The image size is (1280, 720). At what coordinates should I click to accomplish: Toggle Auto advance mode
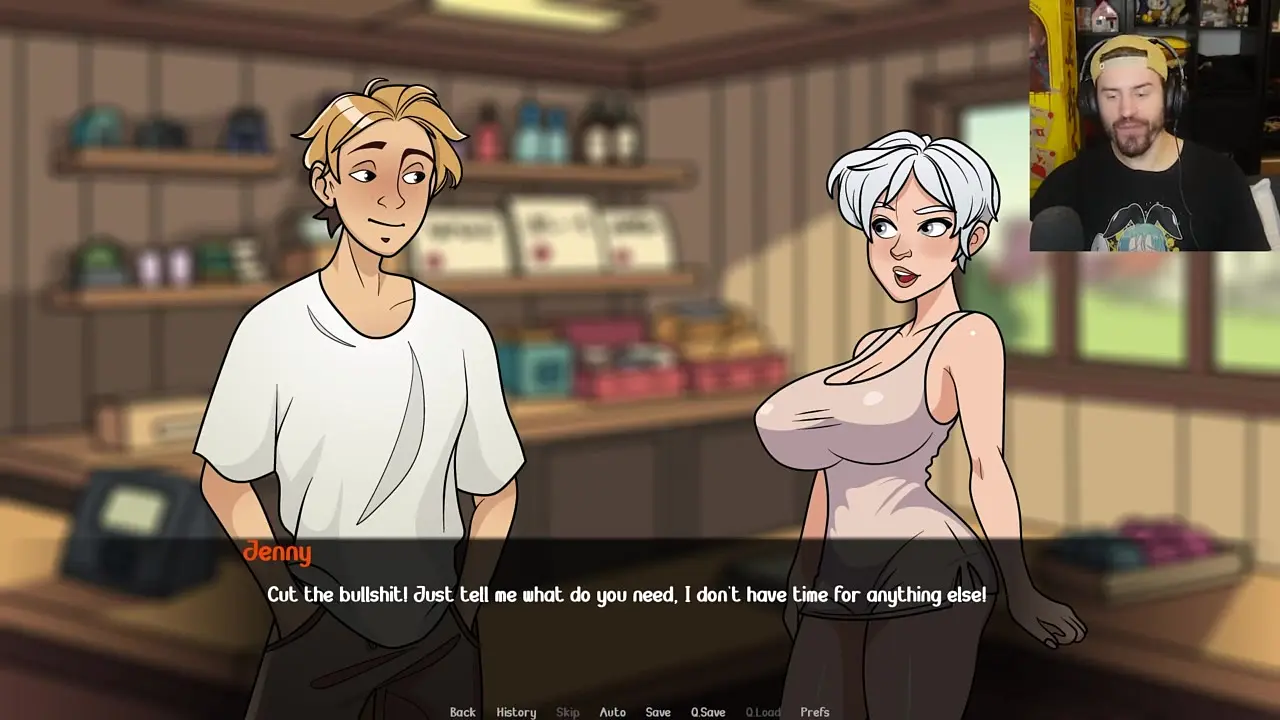tap(612, 712)
